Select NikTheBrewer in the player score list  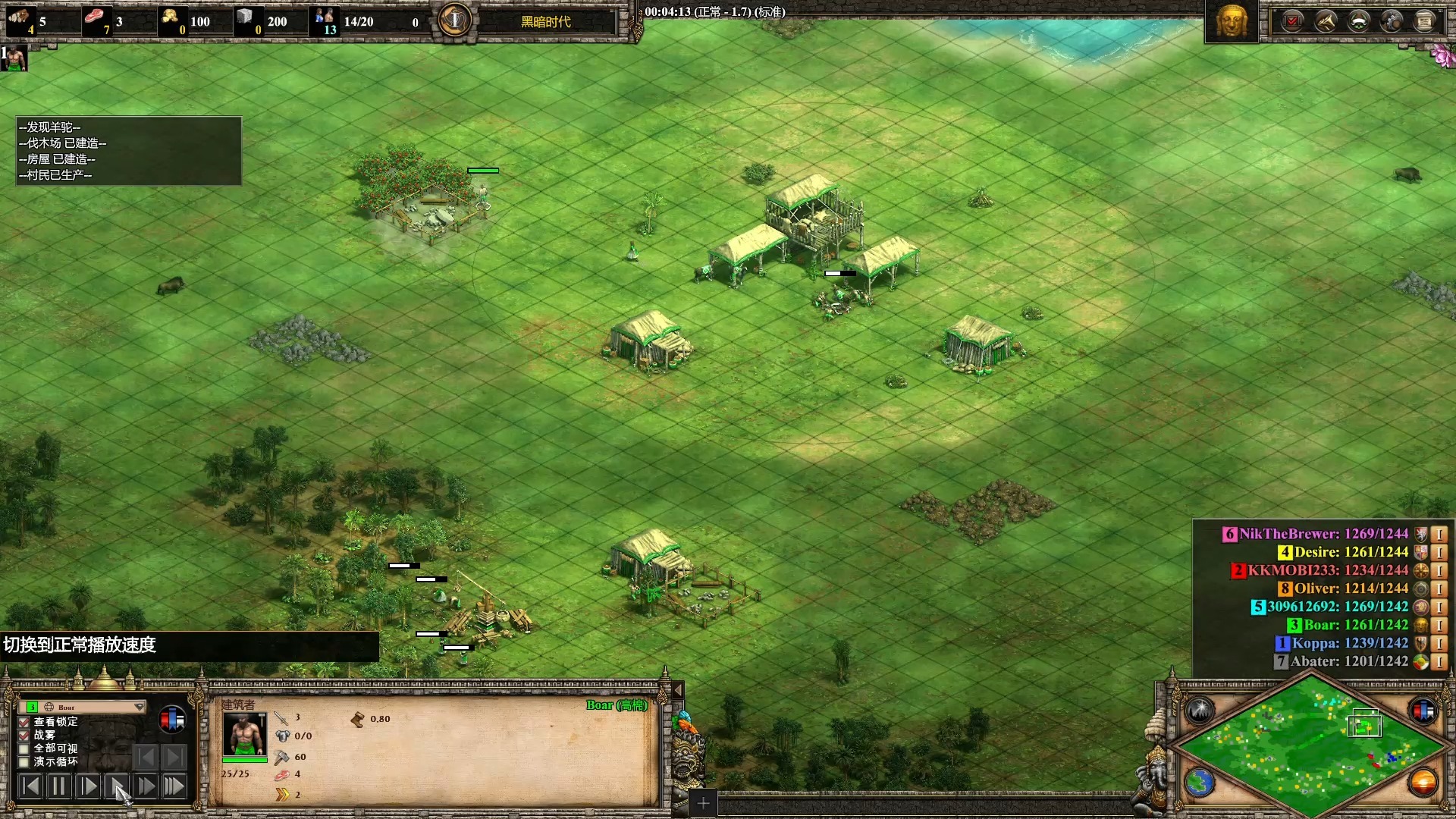[1323, 534]
